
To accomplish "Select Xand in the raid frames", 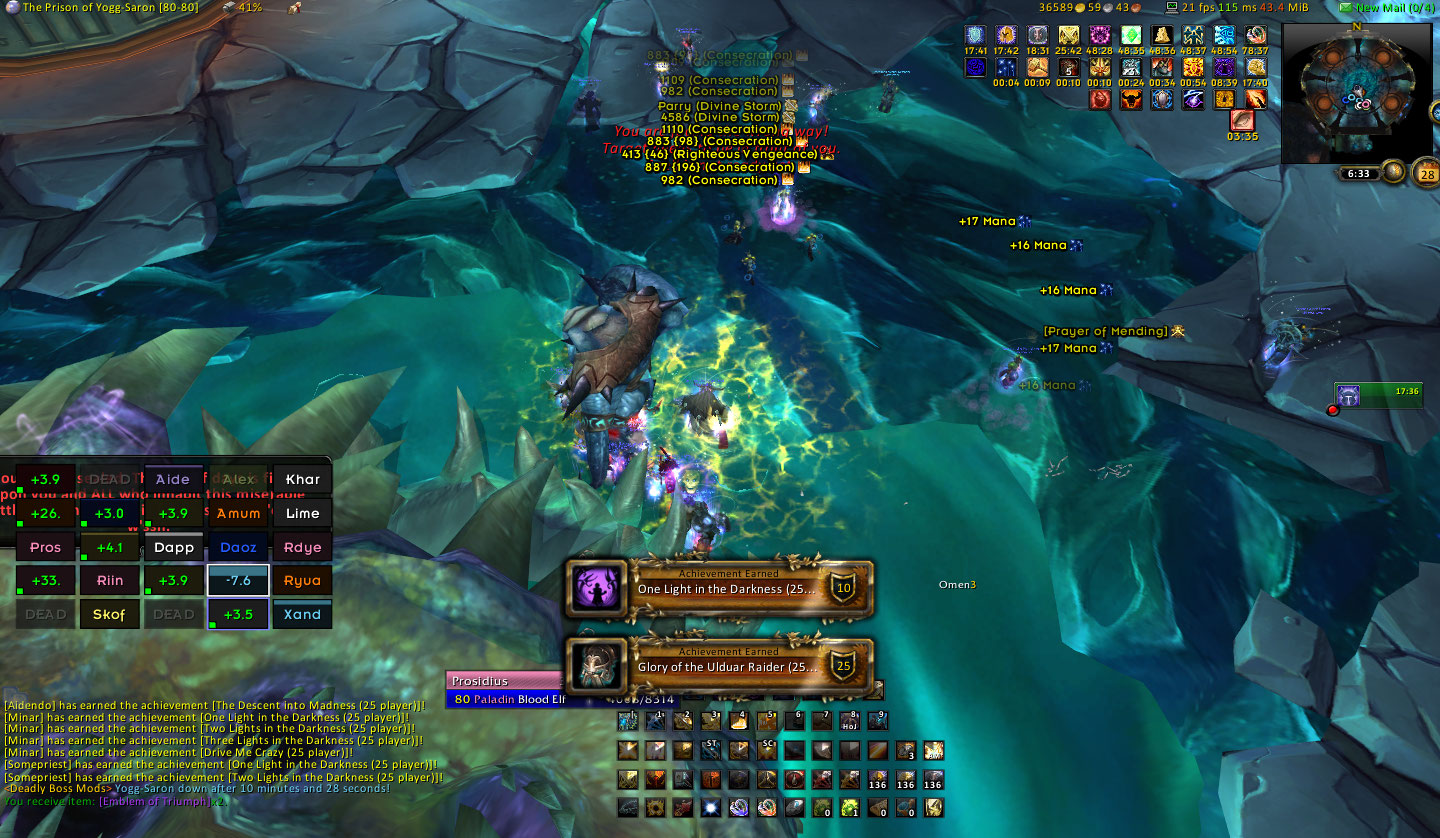I will pyautogui.click(x=302, y=614).
